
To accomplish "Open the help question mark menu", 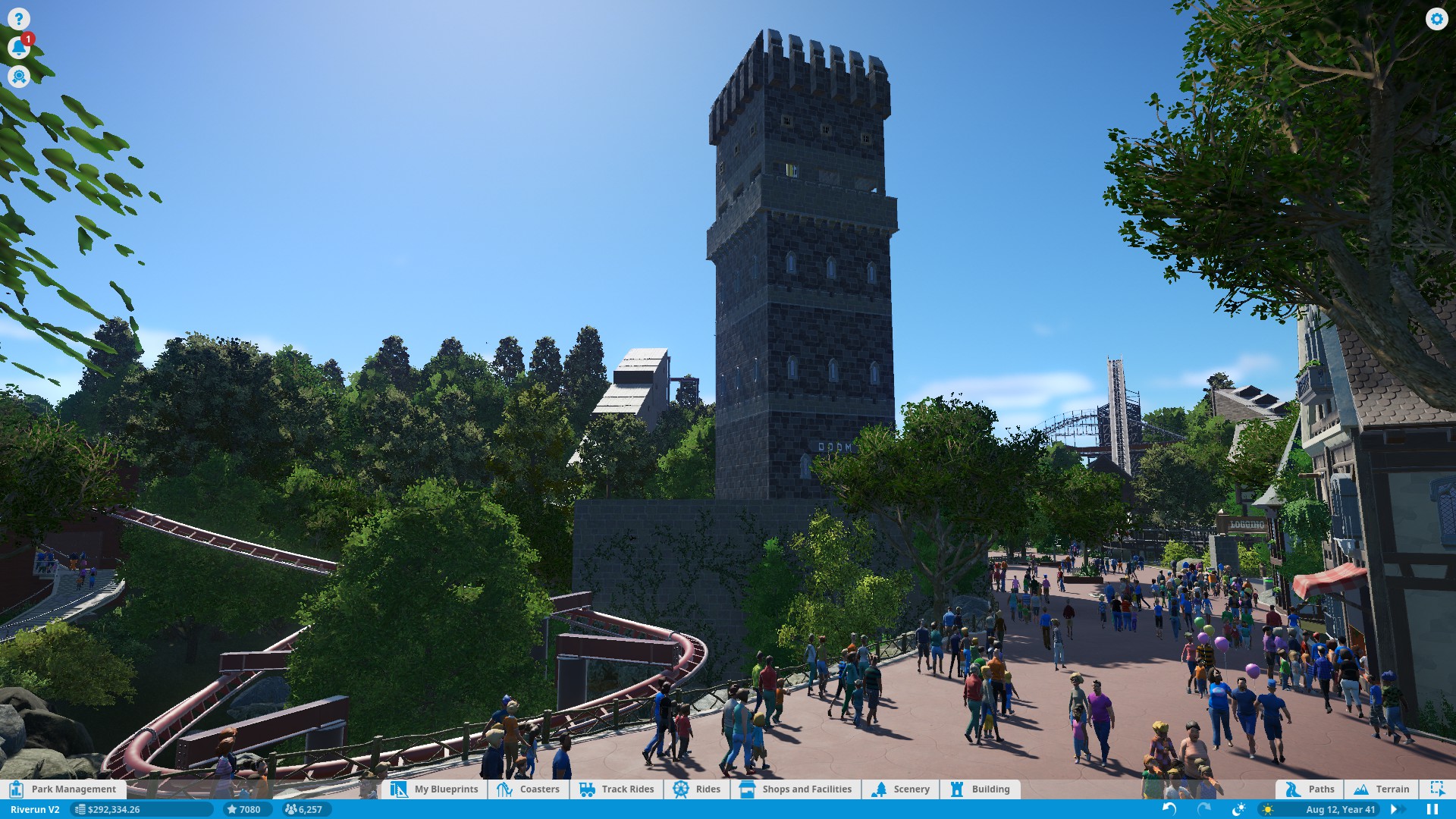I will (x=19, y=19).
